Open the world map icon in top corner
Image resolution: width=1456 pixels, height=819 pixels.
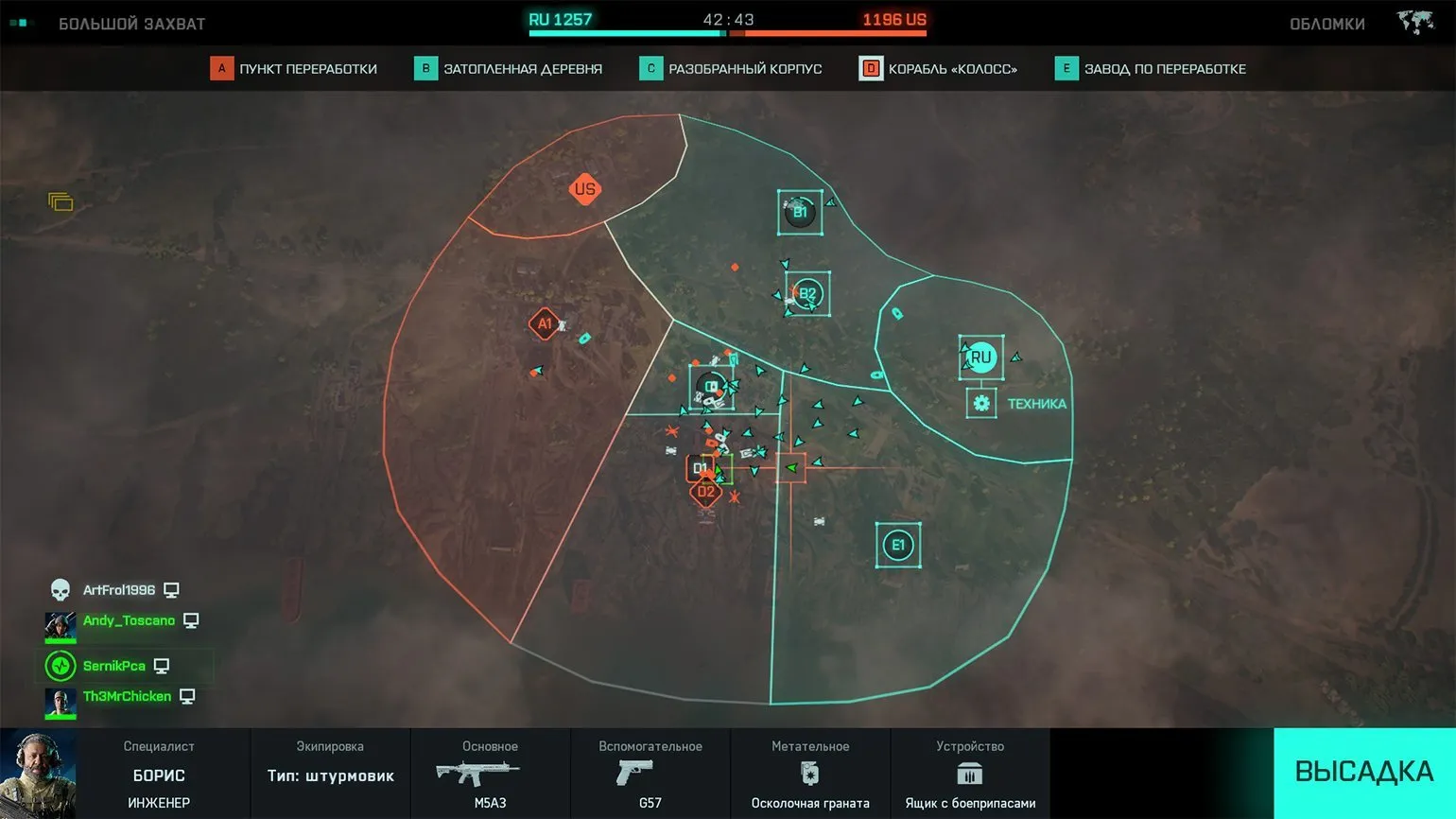click(x=1415, y=23)
